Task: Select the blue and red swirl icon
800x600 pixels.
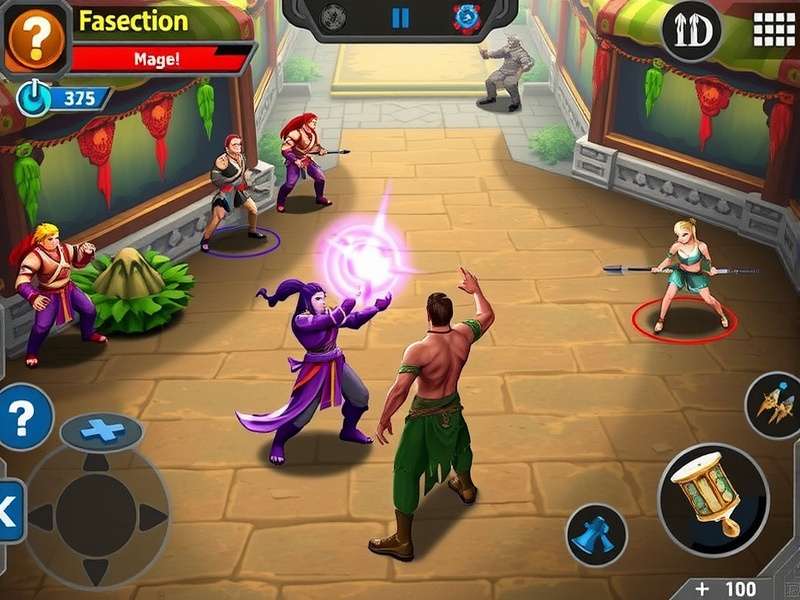Action: click(x=466, y=18)
